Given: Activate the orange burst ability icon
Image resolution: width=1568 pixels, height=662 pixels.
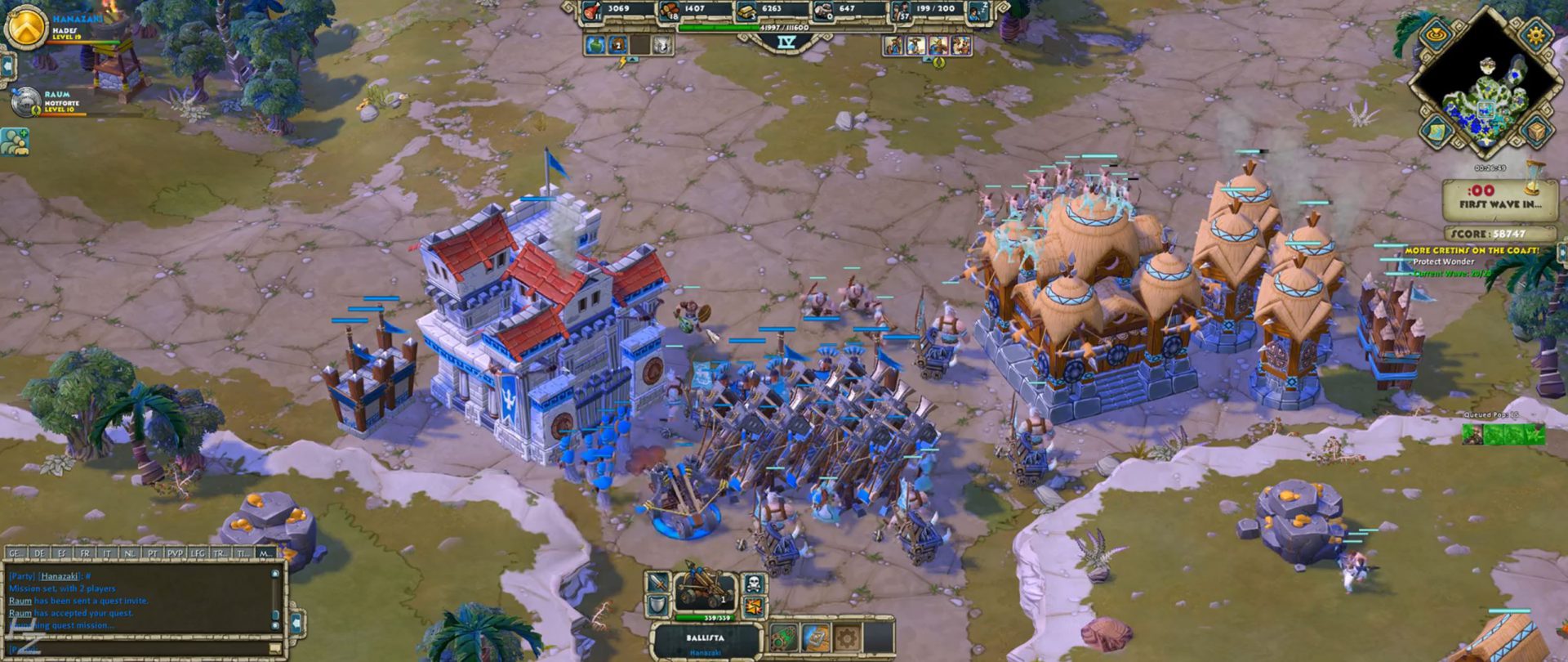Looking at the screenshot, I should 753,606.
